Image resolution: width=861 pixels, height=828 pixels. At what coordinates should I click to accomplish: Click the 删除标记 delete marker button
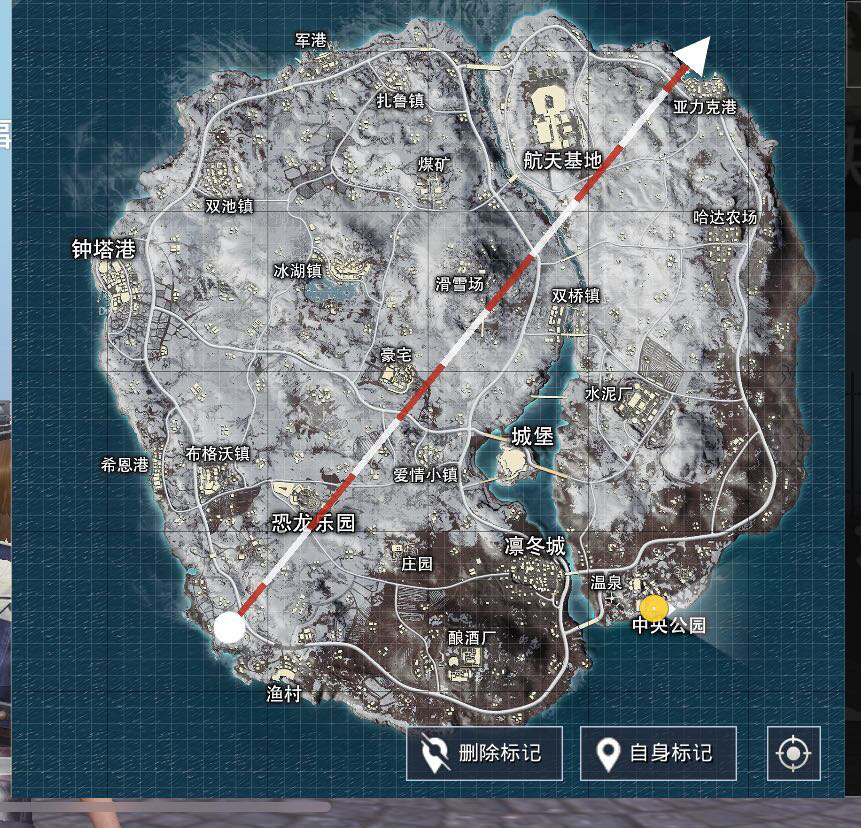484,753
